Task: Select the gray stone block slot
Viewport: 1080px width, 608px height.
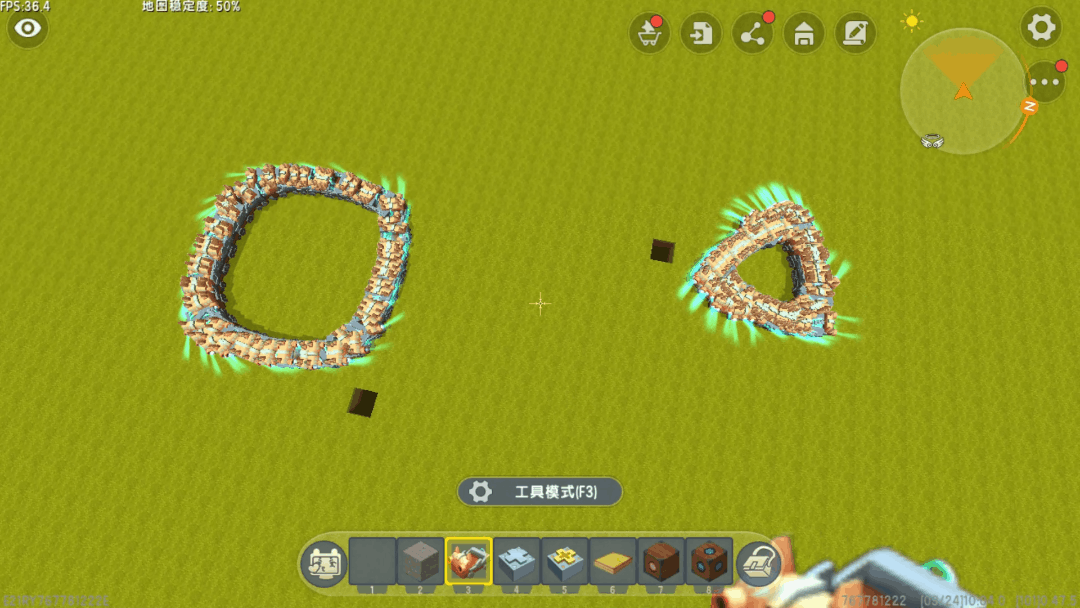Action: 420,561
